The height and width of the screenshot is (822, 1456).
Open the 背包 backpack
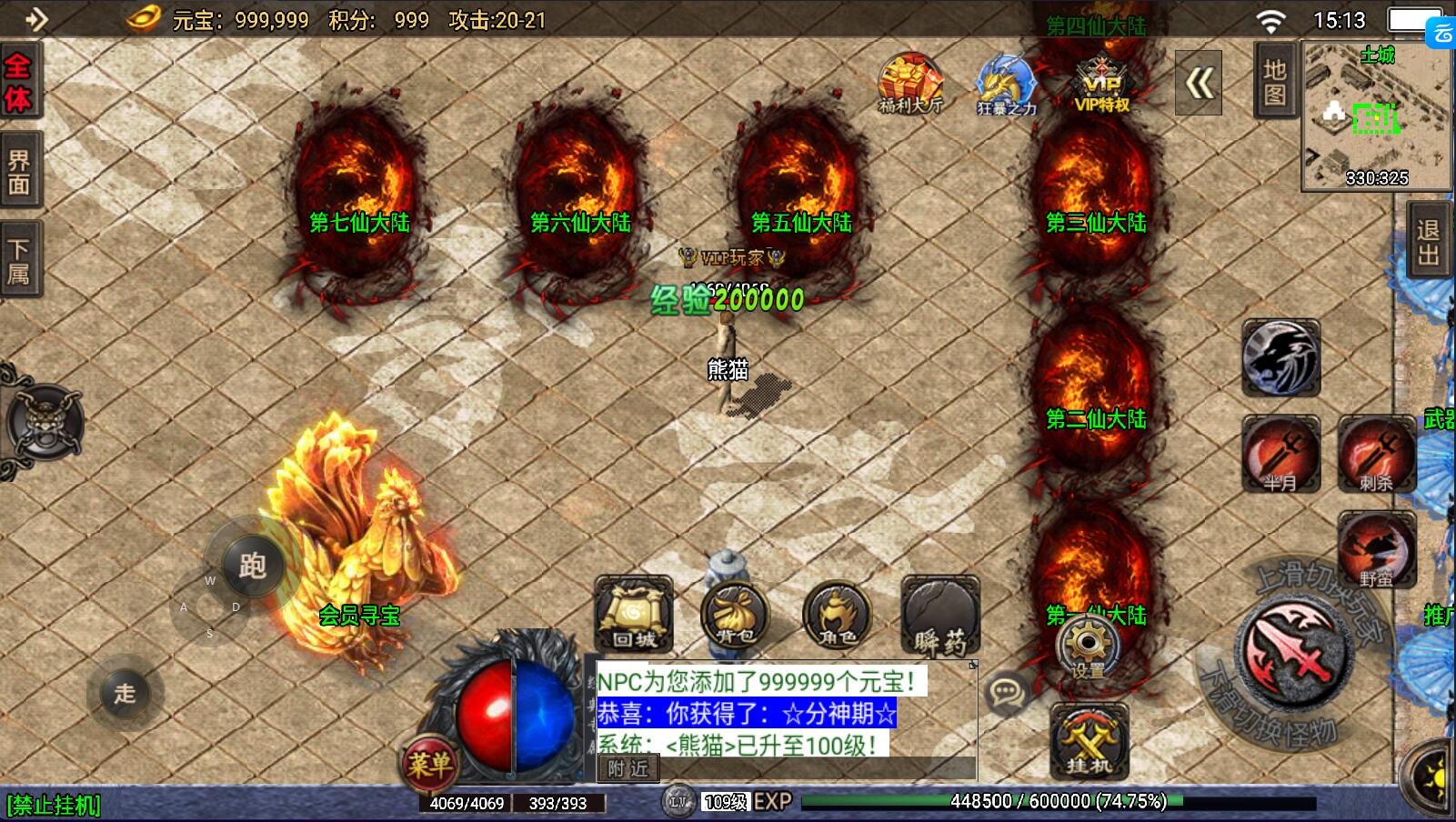(x=735, y=616)
